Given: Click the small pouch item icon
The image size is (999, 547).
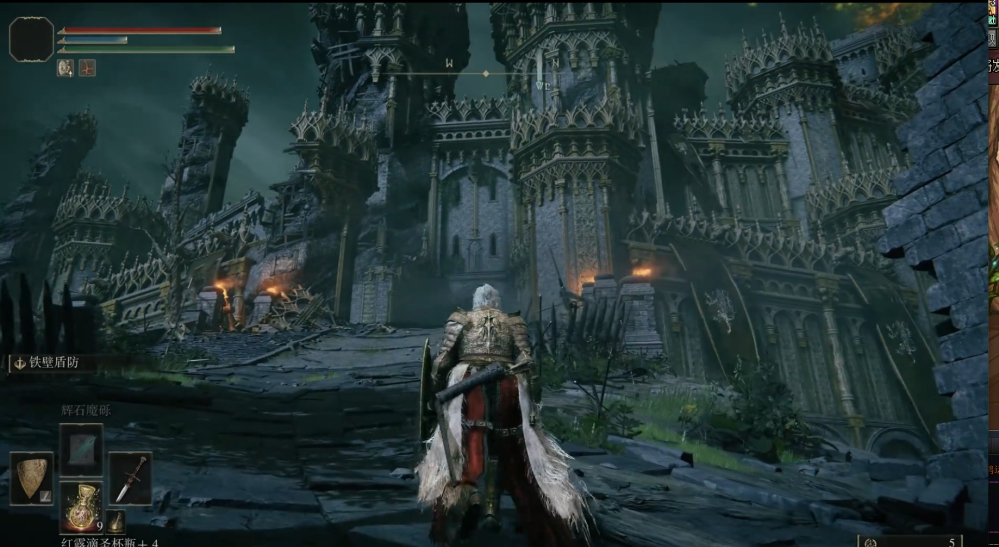Looking at the screenshot, I should [x=117, y=521].
